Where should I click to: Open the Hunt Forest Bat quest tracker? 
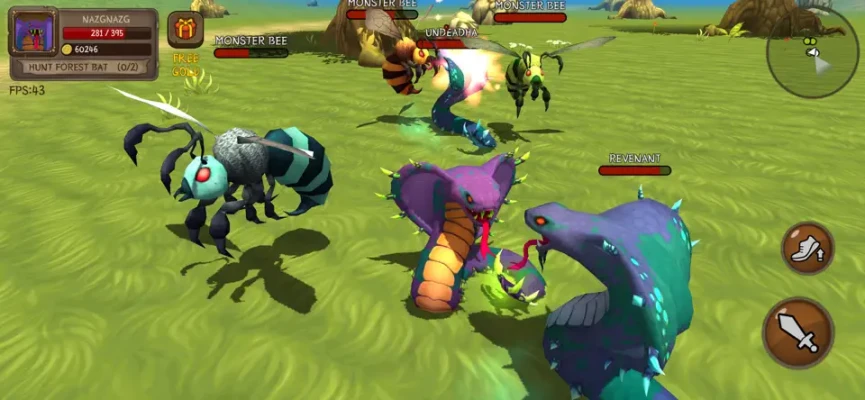83,67
